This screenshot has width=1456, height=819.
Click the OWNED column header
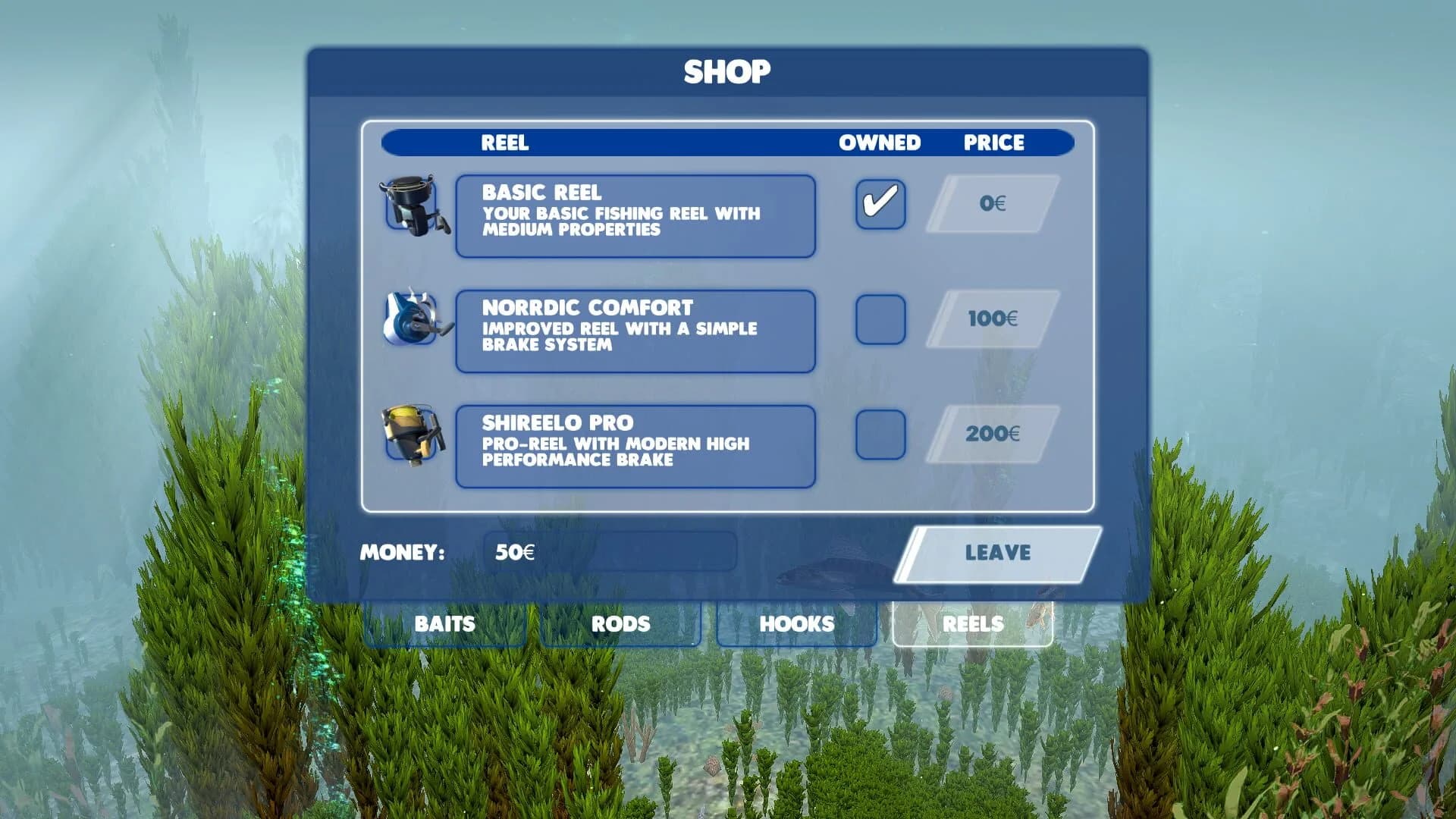[x=880, y=143]
